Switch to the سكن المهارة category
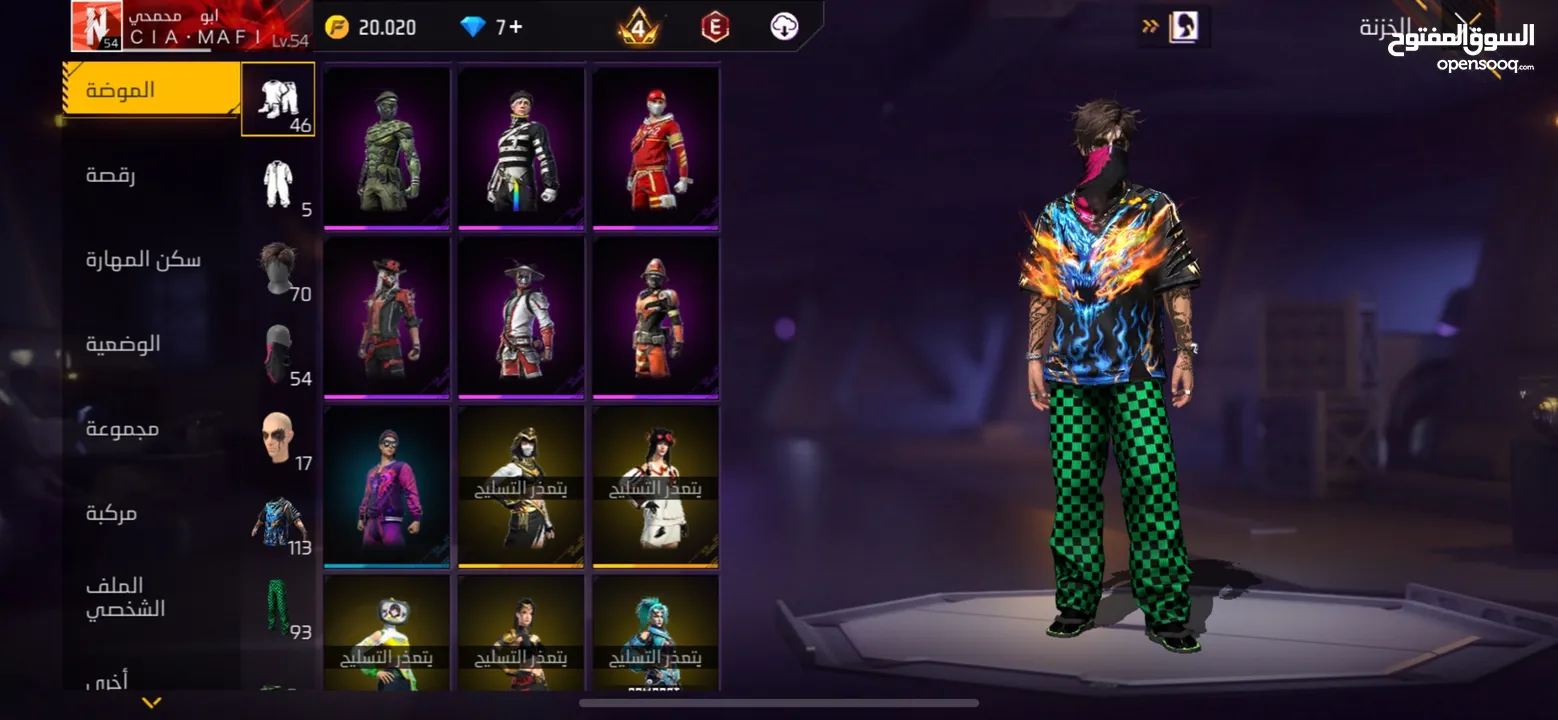Screen dimensions: 1558x720 [x=142, y=260]
